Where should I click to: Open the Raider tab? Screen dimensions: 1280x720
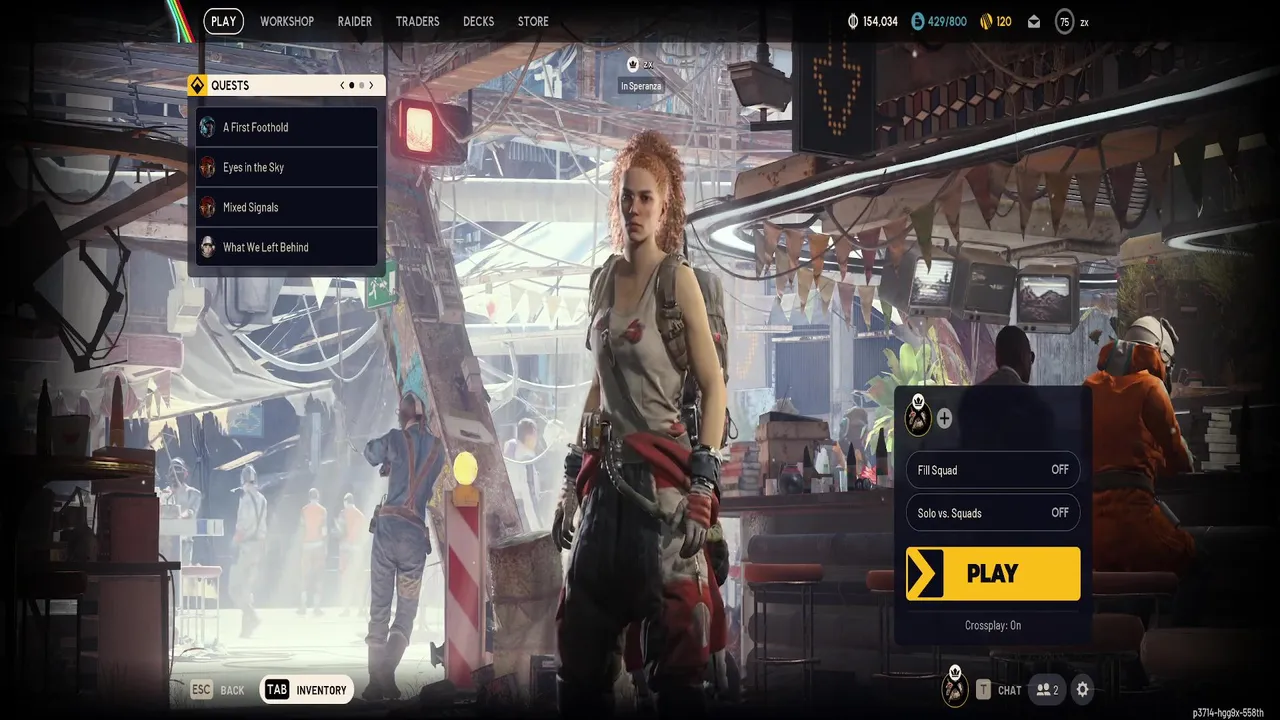point(354,21)
